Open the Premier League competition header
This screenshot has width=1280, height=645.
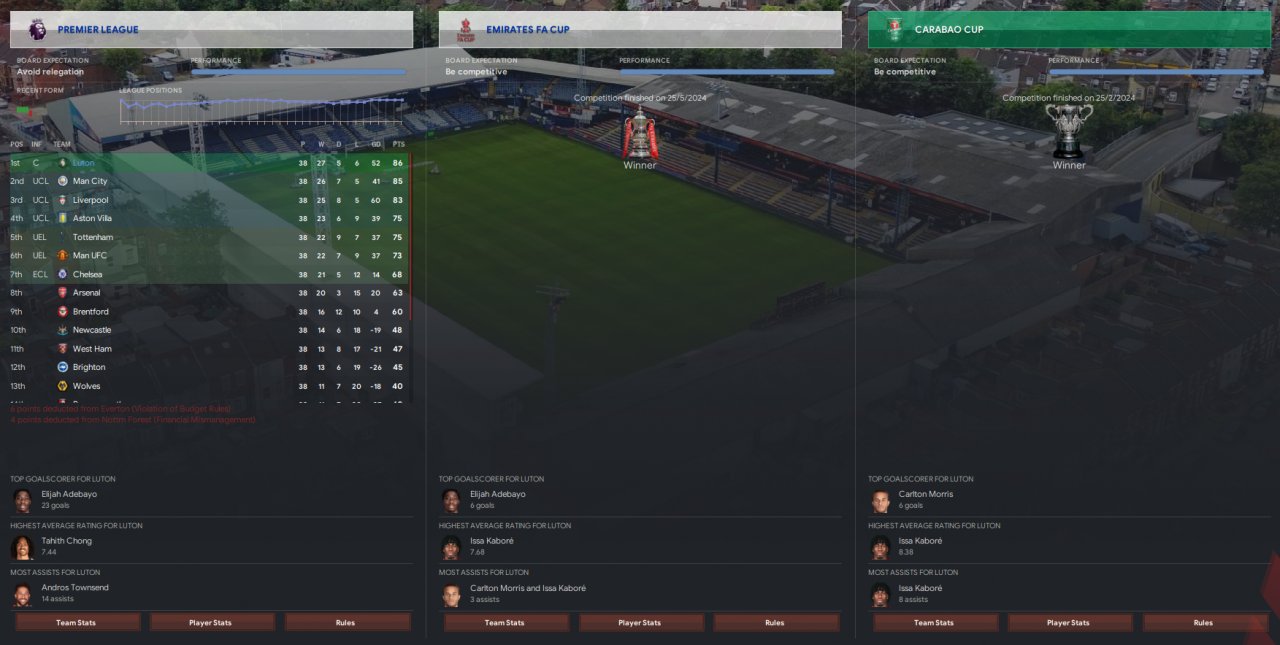[x=98, y=30]
